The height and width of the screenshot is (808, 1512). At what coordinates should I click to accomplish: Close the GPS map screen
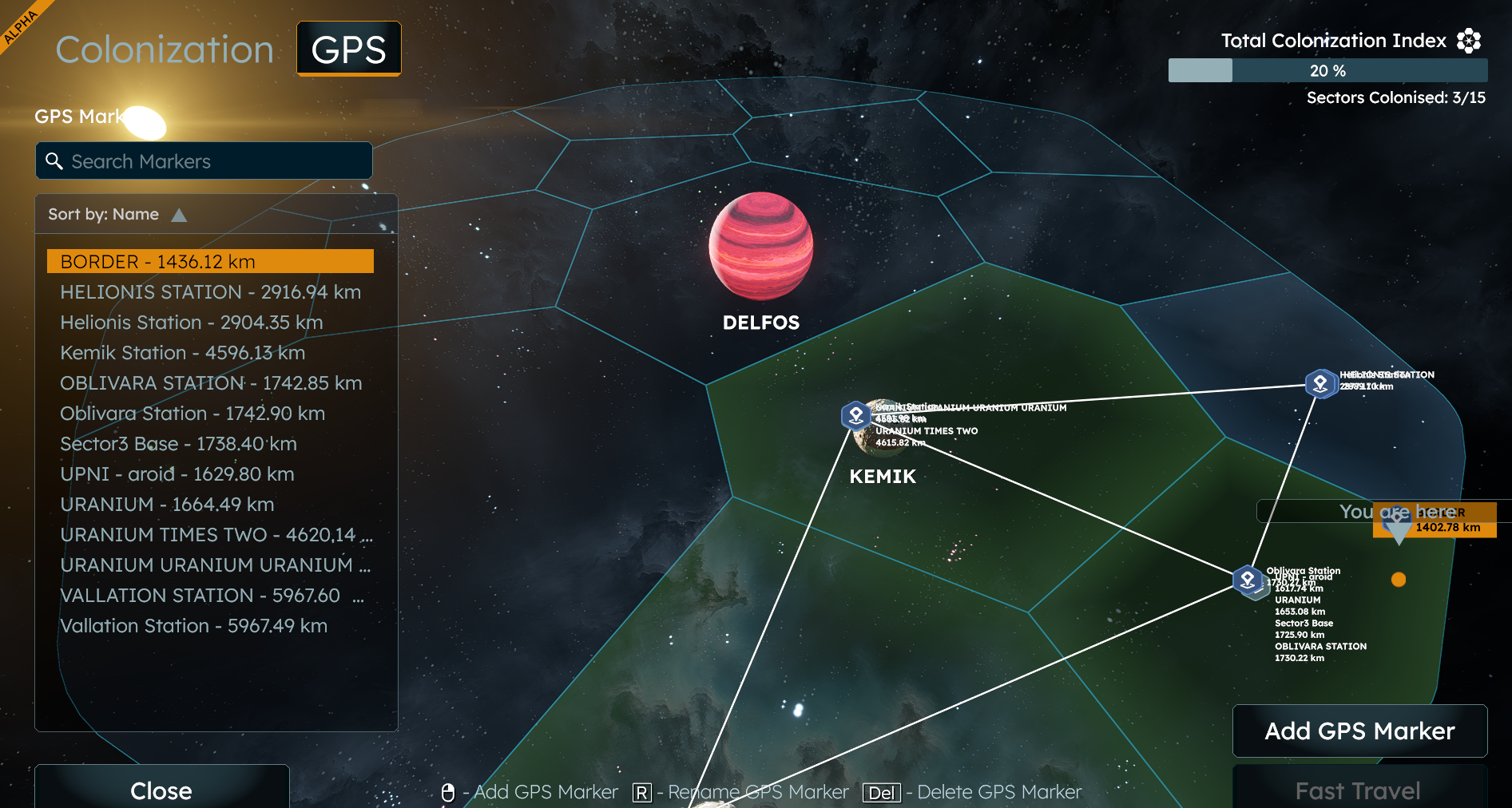pos(161,790)
